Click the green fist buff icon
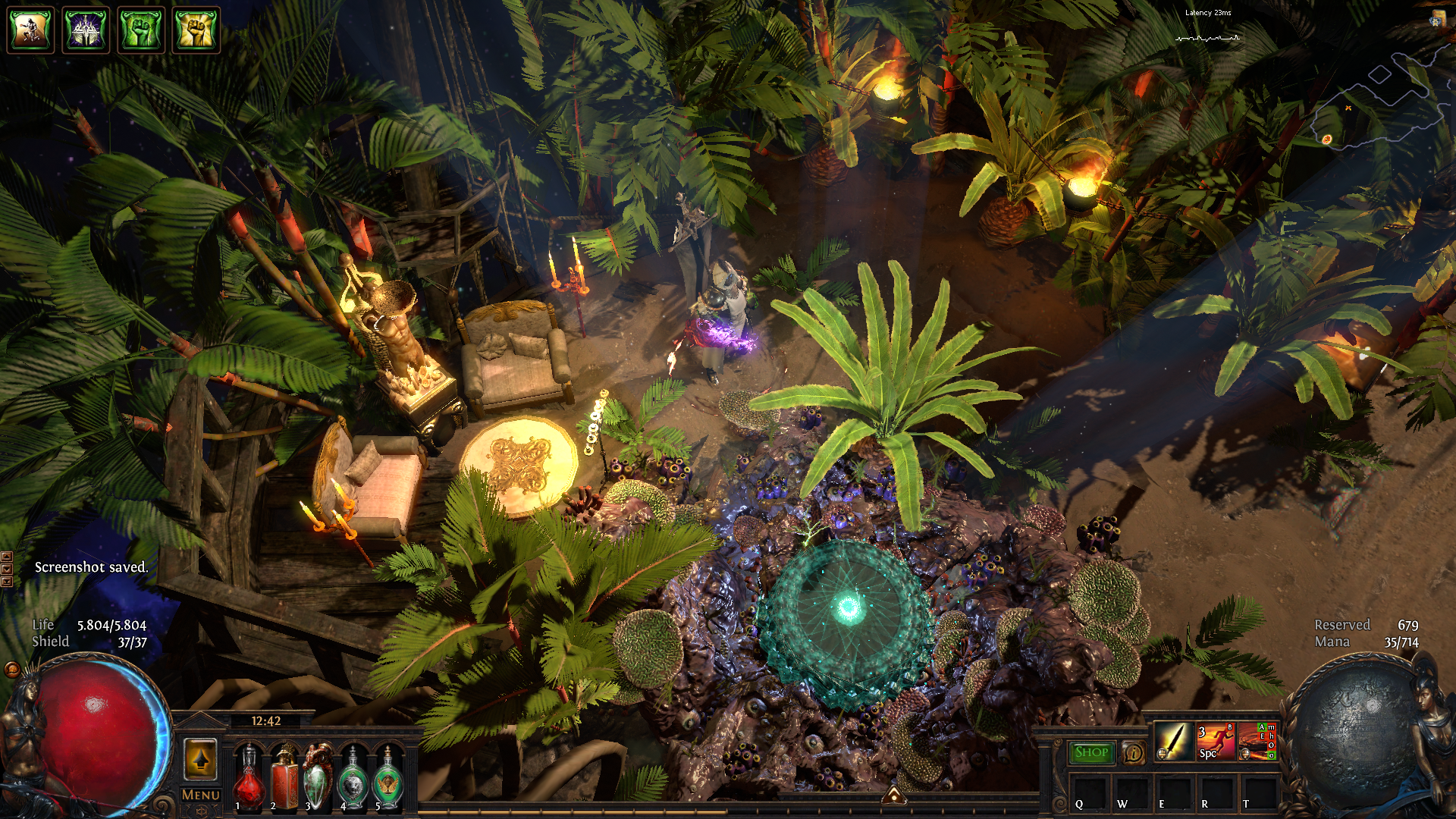The image size is (1456, 819). pos(141,30)
